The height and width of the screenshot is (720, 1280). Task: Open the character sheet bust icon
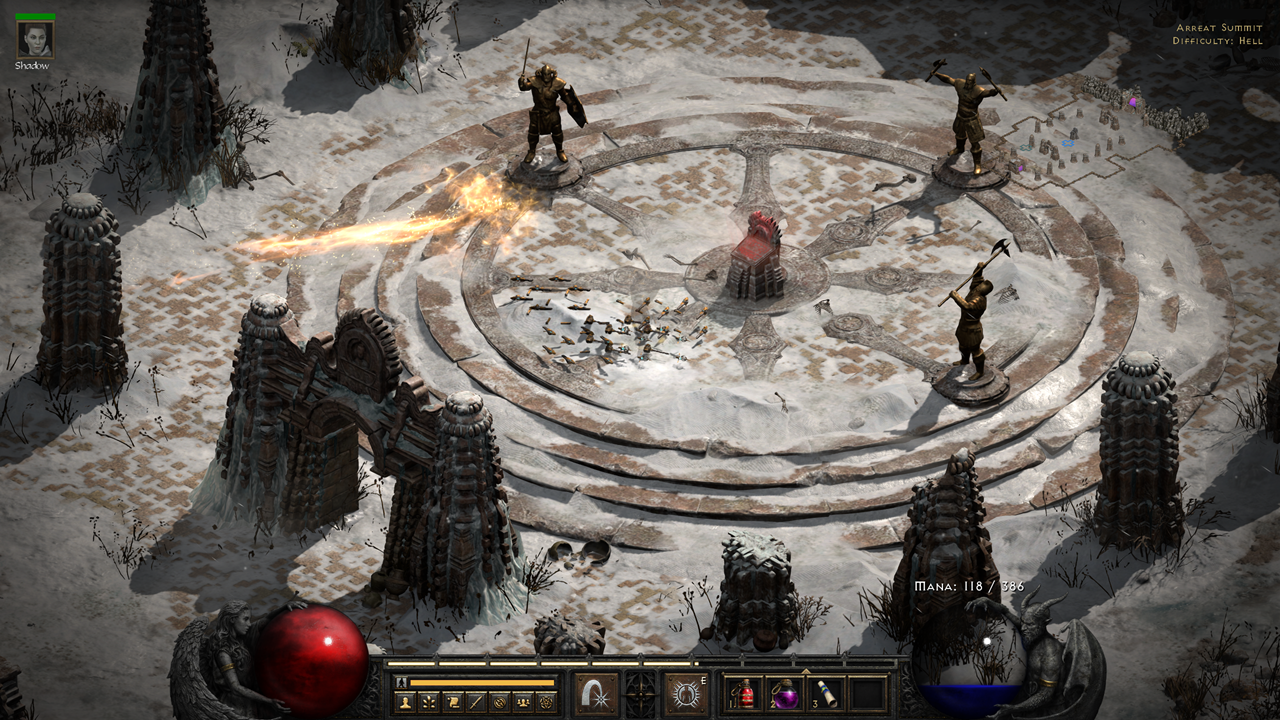click(407, 702)
